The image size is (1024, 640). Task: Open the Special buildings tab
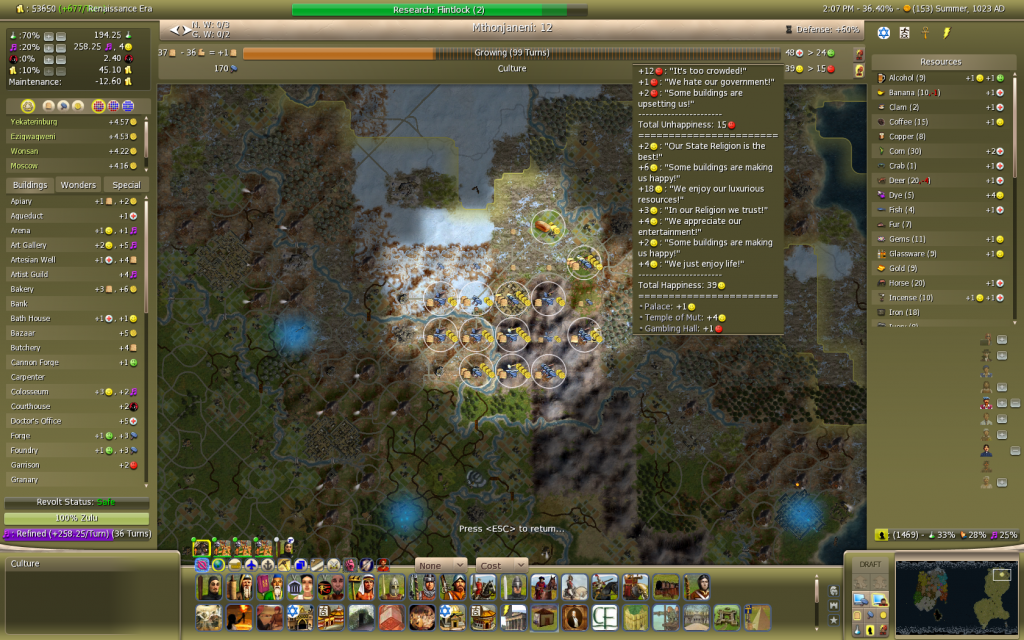coord(126,185)
